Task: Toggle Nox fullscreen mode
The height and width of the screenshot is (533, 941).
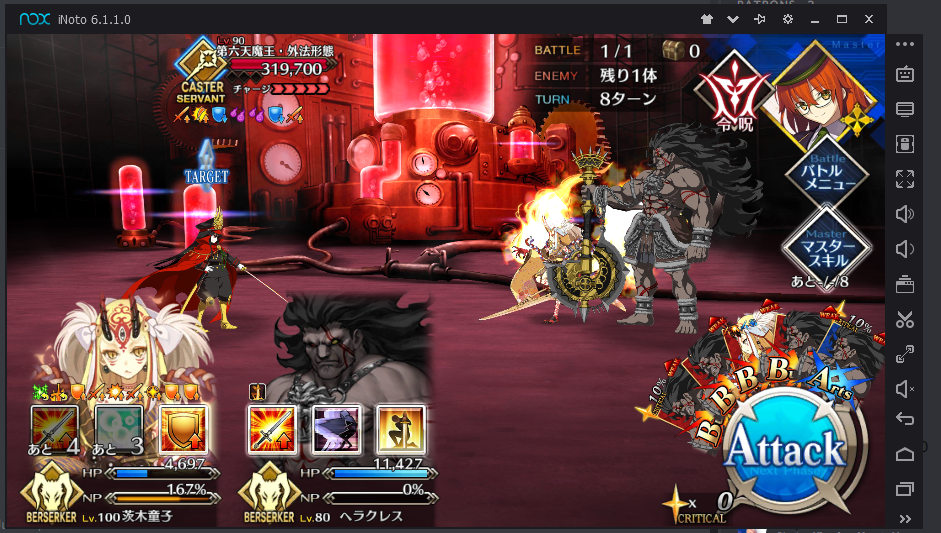Action: tap(905, 179)
